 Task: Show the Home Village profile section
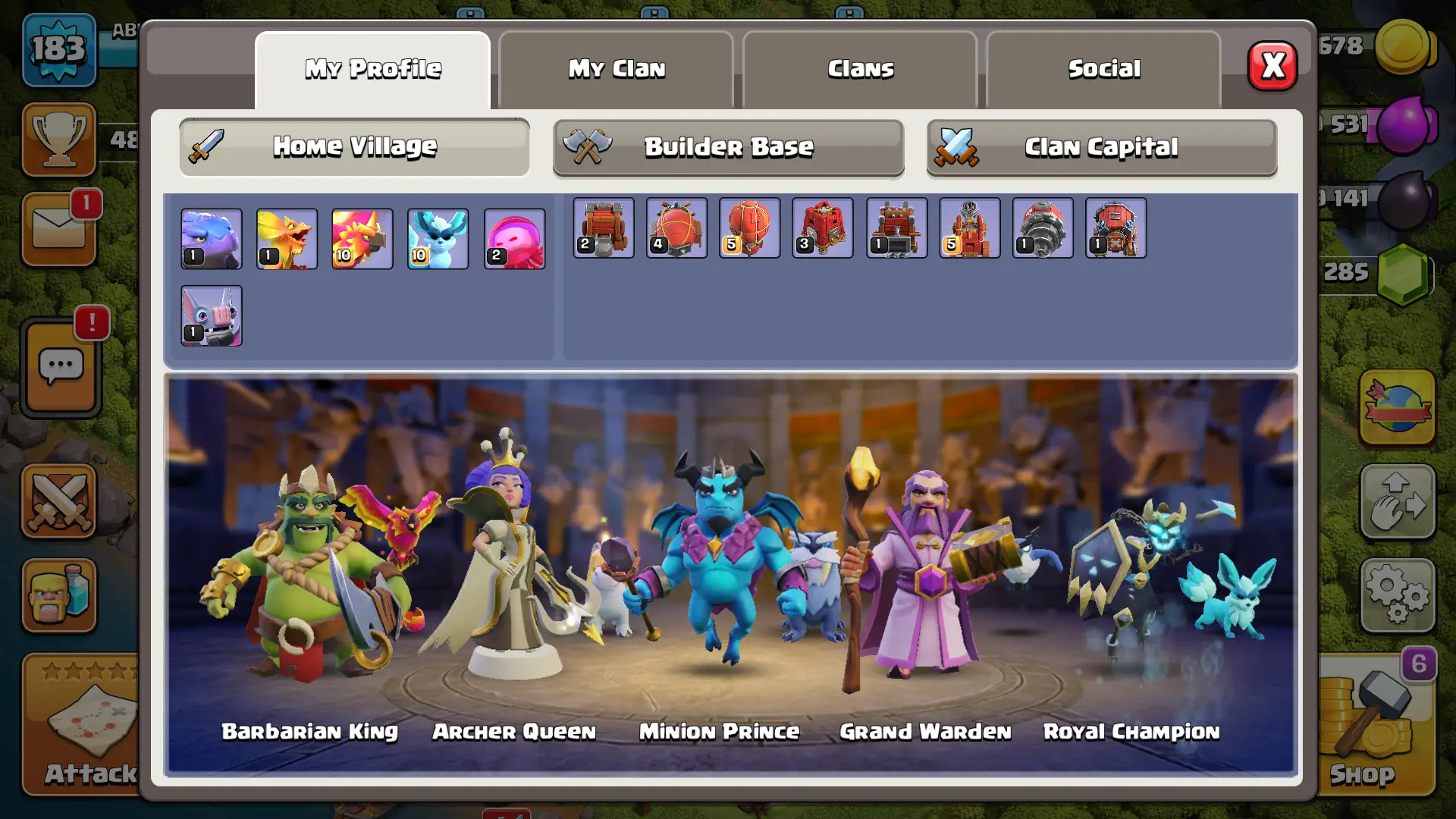[354, 146]
